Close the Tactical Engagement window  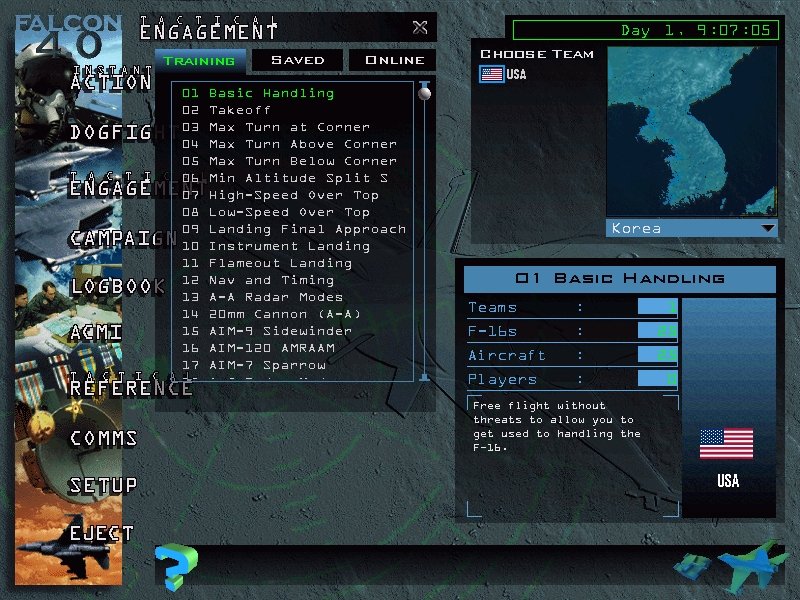pyautogui.click(x=420, y=28)
